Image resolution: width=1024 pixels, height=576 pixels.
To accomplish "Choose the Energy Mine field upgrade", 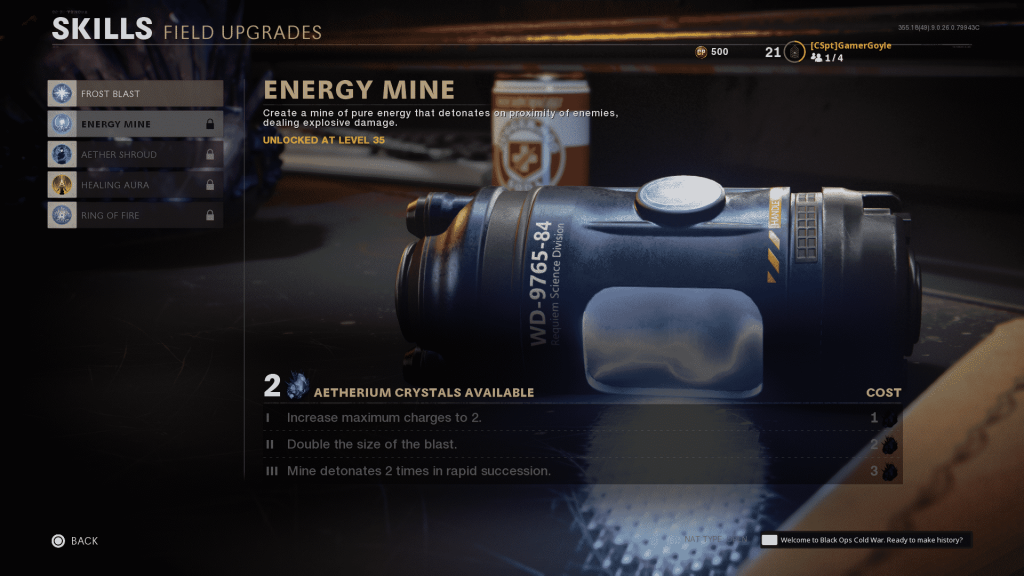I will coord(135,124).
